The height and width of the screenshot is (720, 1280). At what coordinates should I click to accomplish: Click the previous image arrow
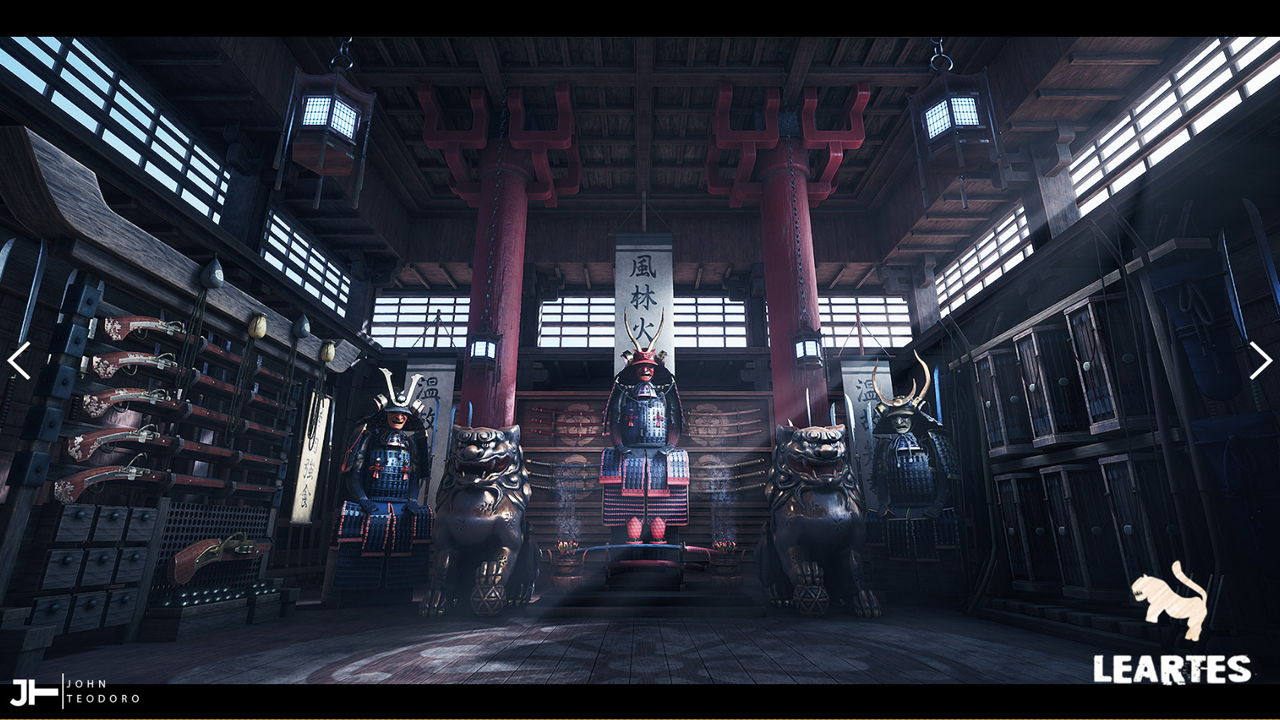tap(19, 362)
